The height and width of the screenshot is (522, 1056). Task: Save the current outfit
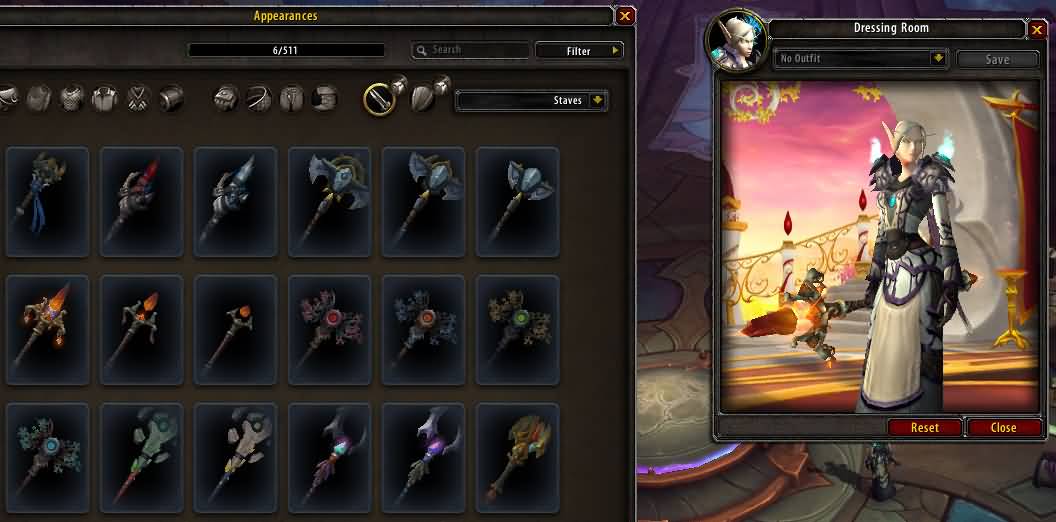[x=997, y=59]
